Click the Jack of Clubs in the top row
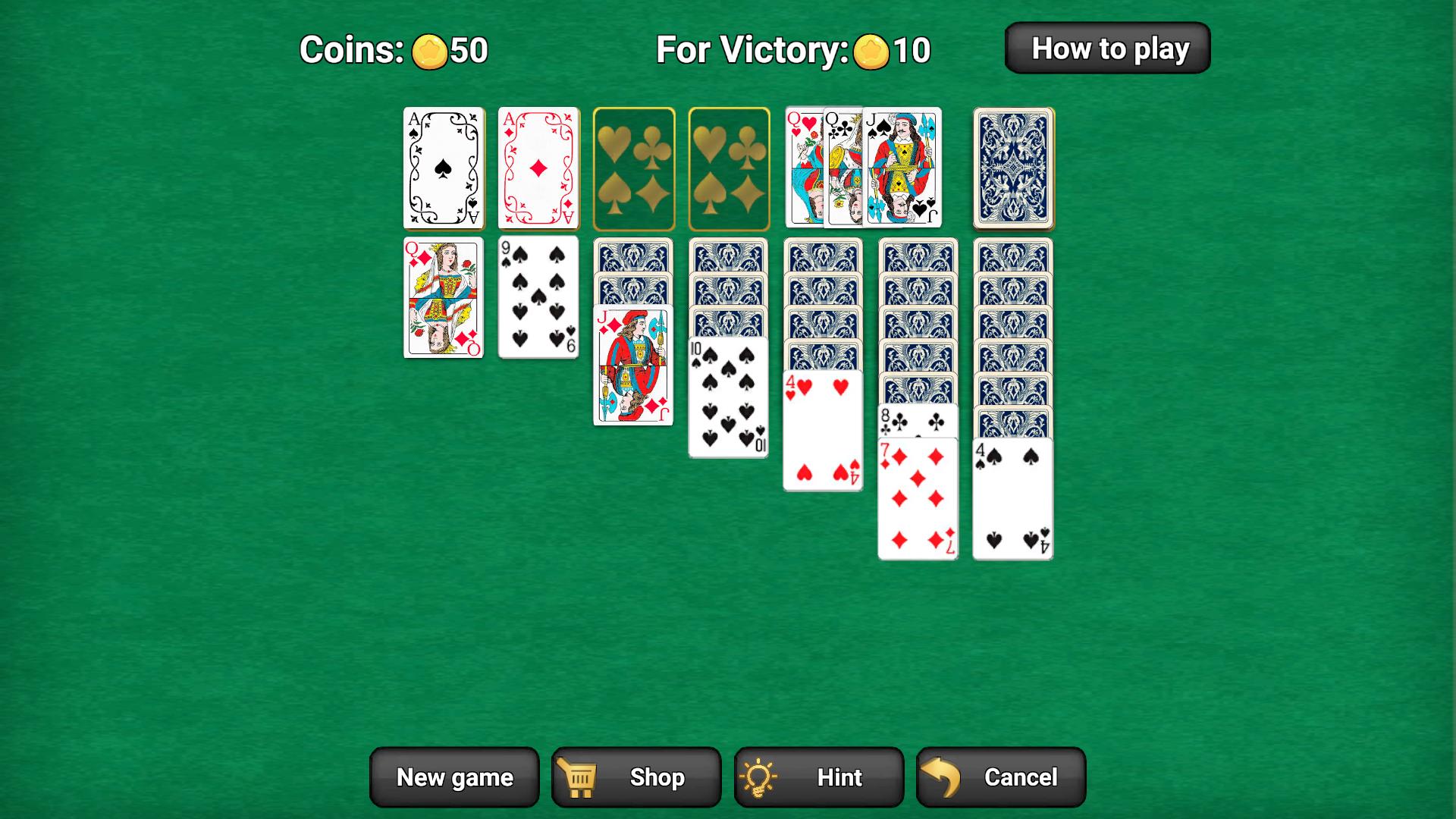The height and width of the screenshot is (819, 1456). point(902,167)
